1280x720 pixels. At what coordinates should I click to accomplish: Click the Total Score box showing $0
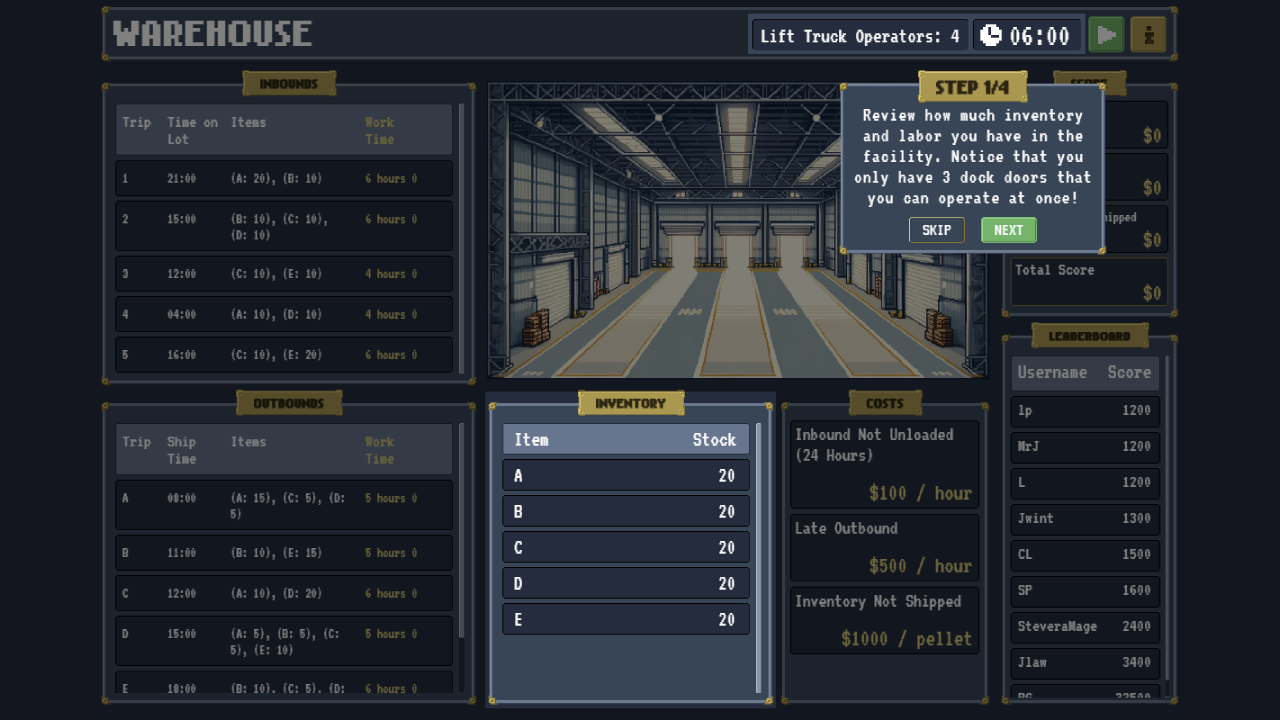pos(1088,281)
